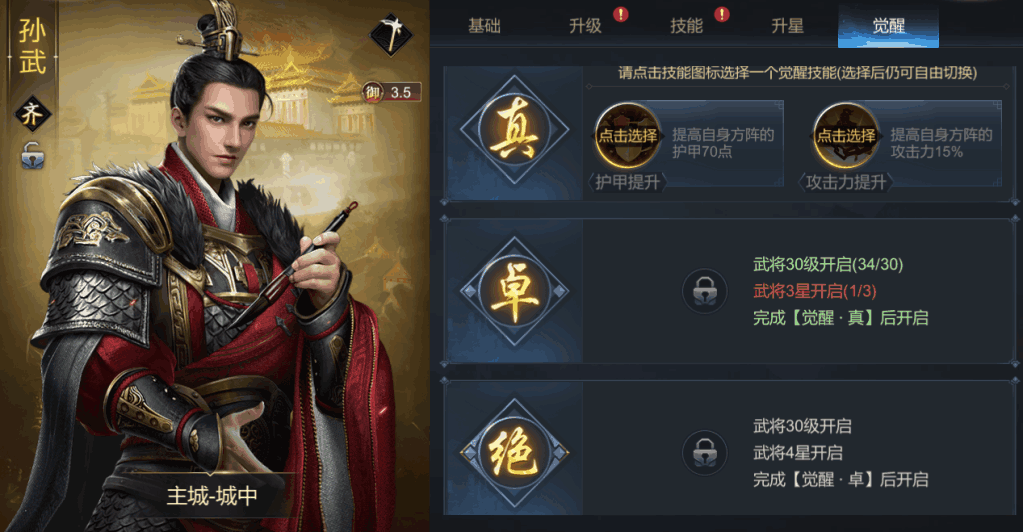This screenshot has width=1023, height=532.
Task: Open the 升级 tab
Action: [586, 26]
